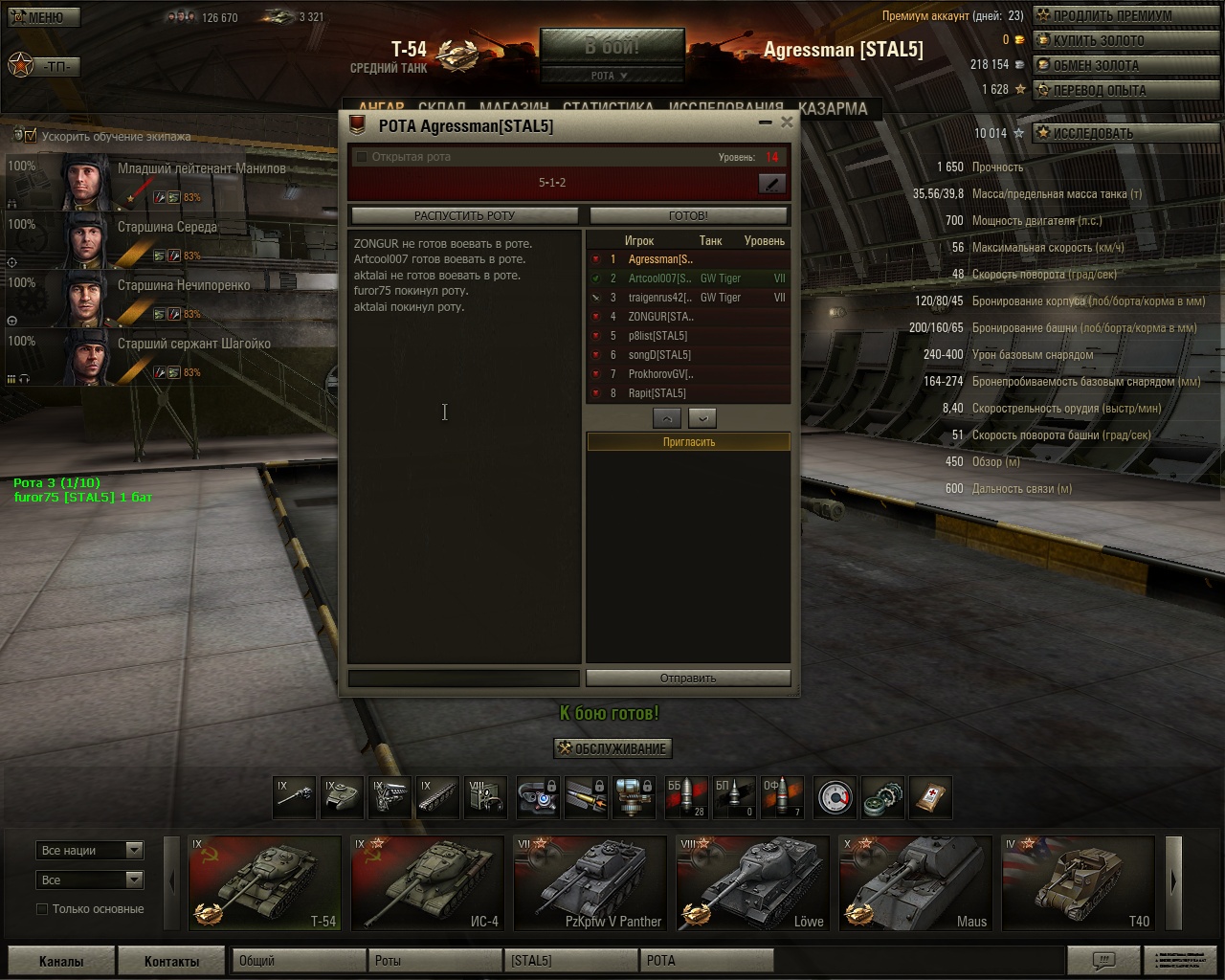Toggle the Открытая рота checkbox

pos(362,157)
